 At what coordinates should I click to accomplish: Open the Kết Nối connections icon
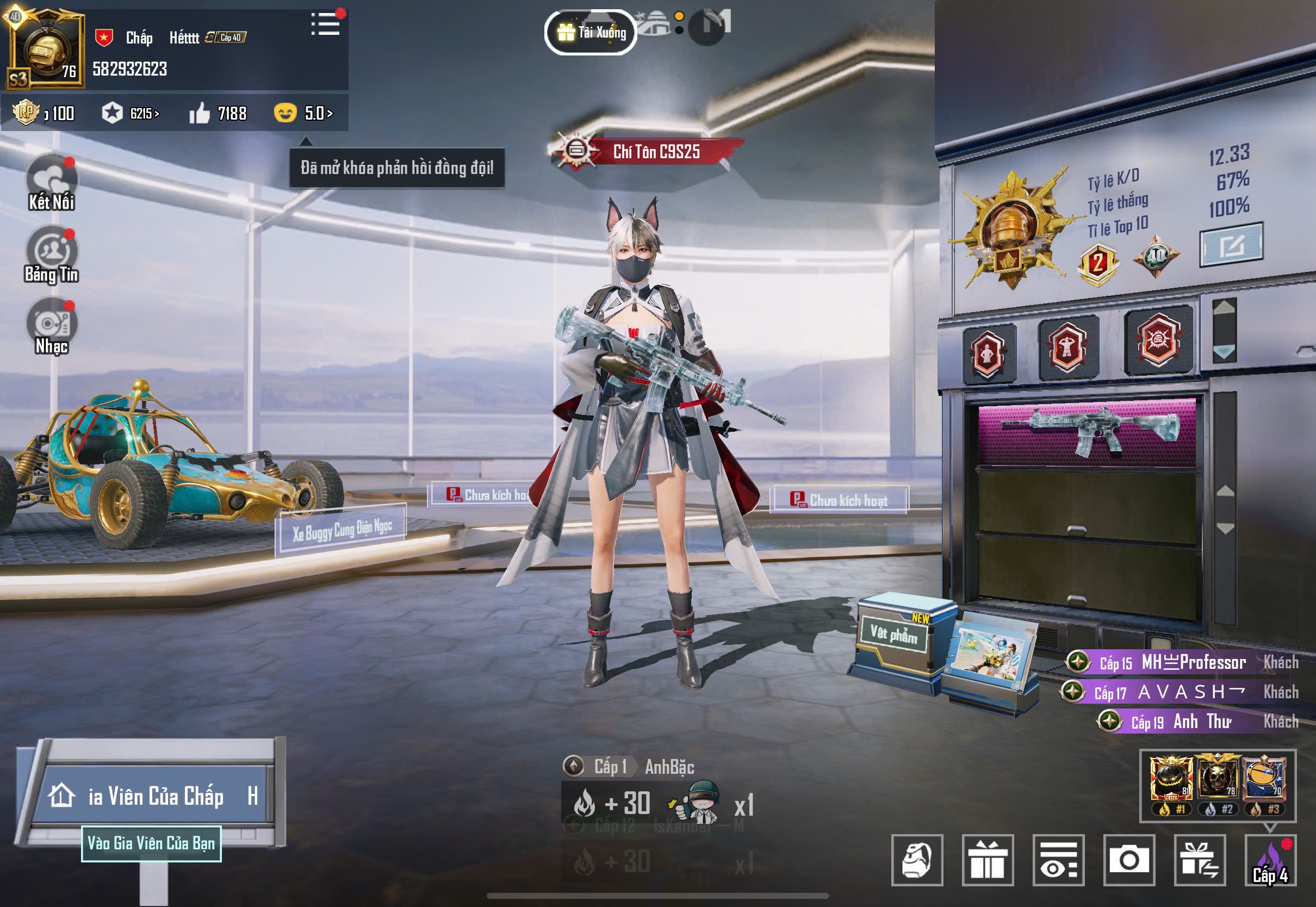52,182
